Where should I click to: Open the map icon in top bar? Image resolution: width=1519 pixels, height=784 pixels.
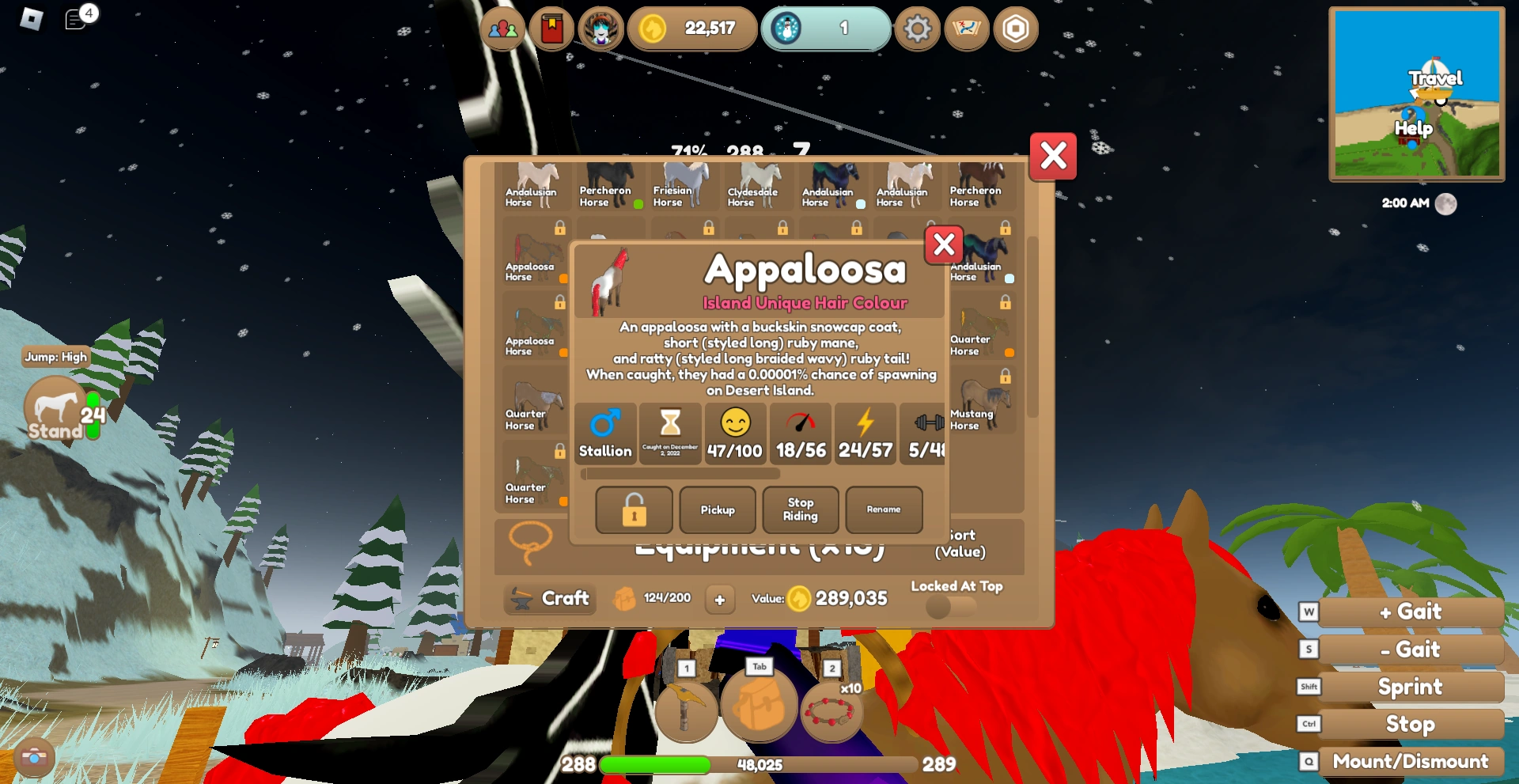(x=967, y=28)
